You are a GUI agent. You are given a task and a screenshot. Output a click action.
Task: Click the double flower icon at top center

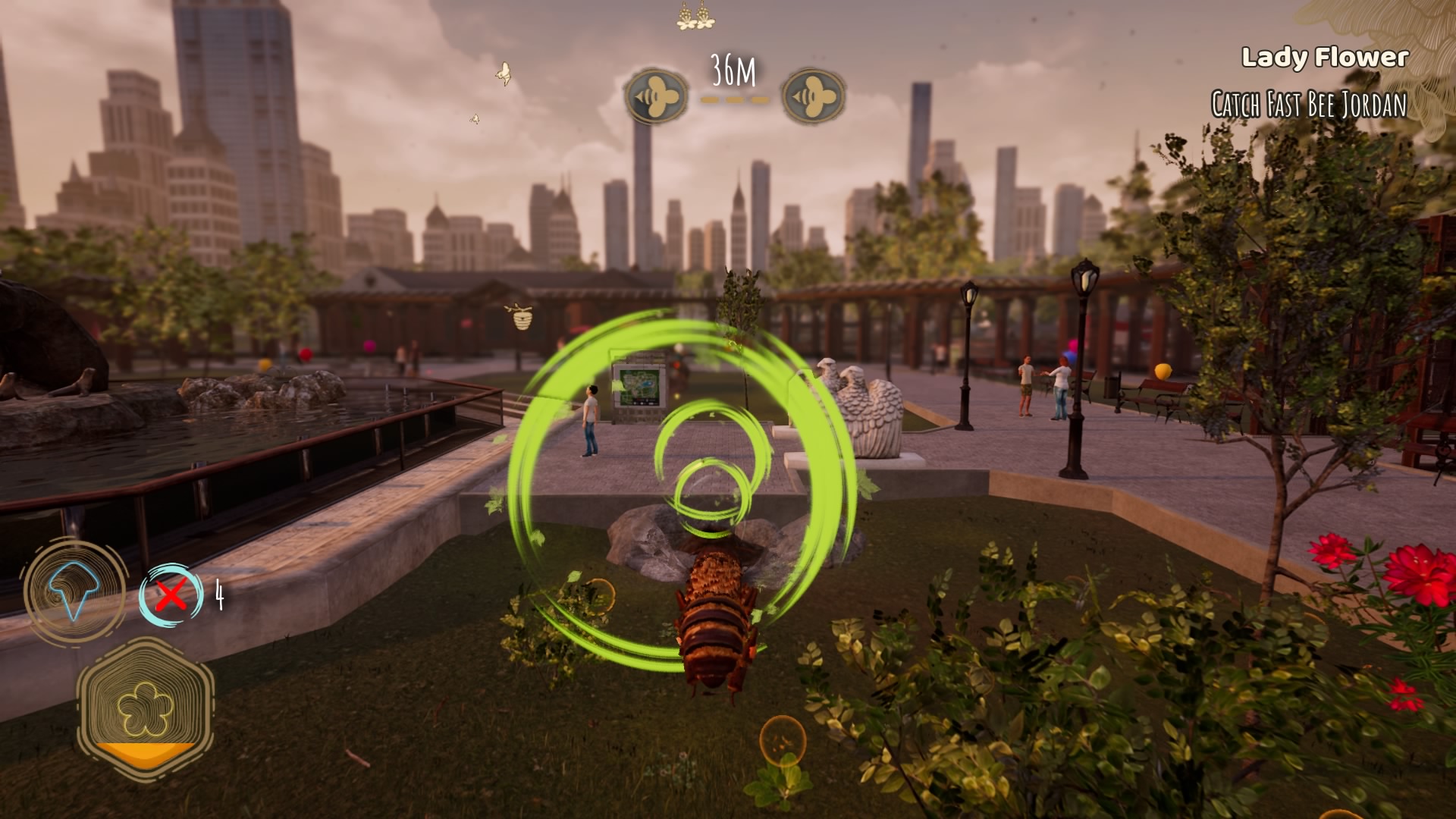click(x=692, y=18)
